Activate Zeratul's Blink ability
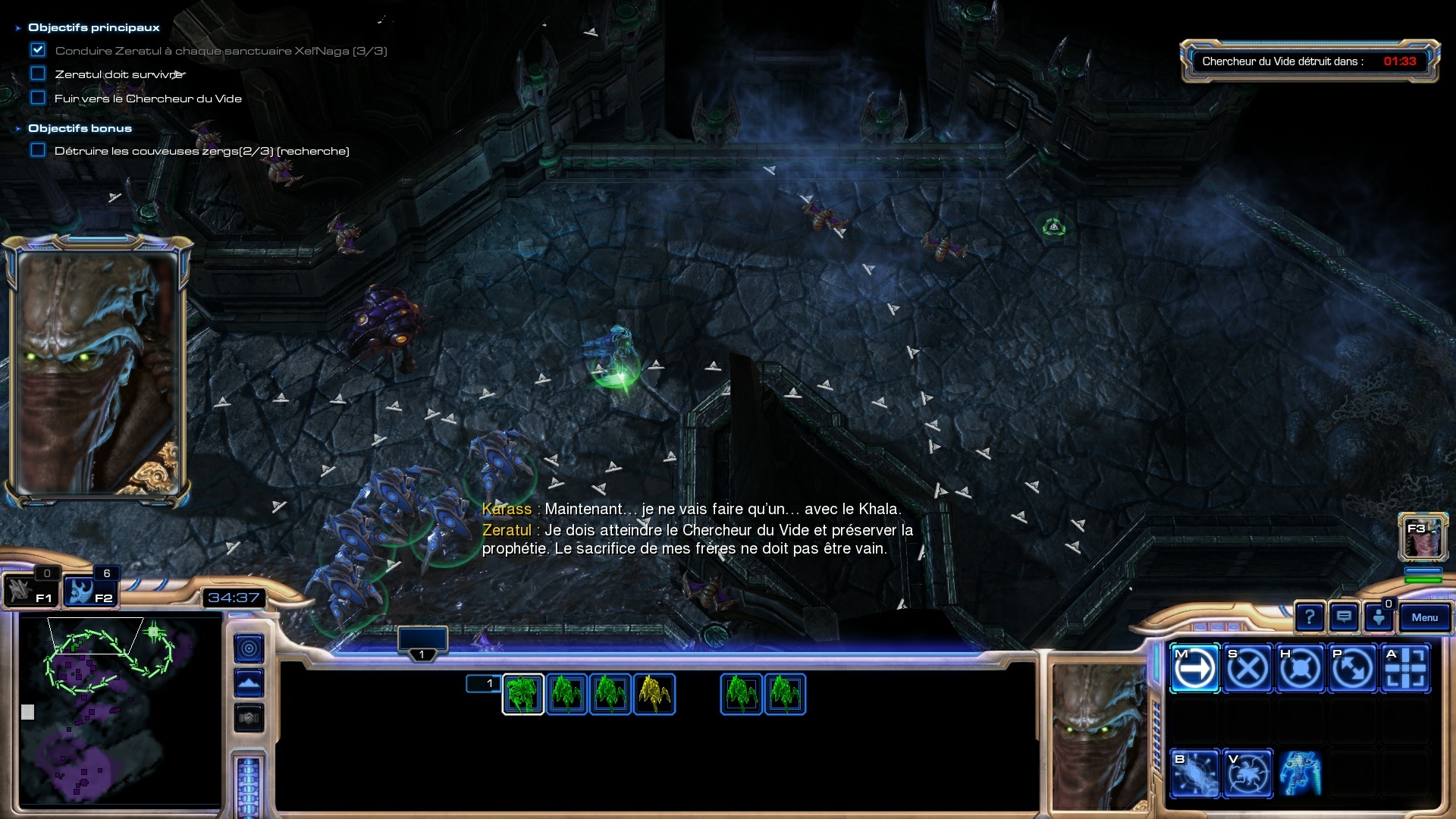The height and width of the screenshot is (819, 1456). coord(1194,773)
